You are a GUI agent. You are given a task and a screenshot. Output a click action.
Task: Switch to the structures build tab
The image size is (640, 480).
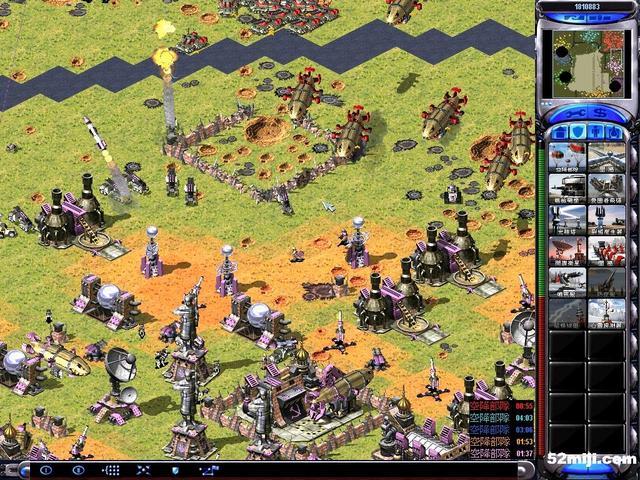pyautogui.click(x=560, y=132)
